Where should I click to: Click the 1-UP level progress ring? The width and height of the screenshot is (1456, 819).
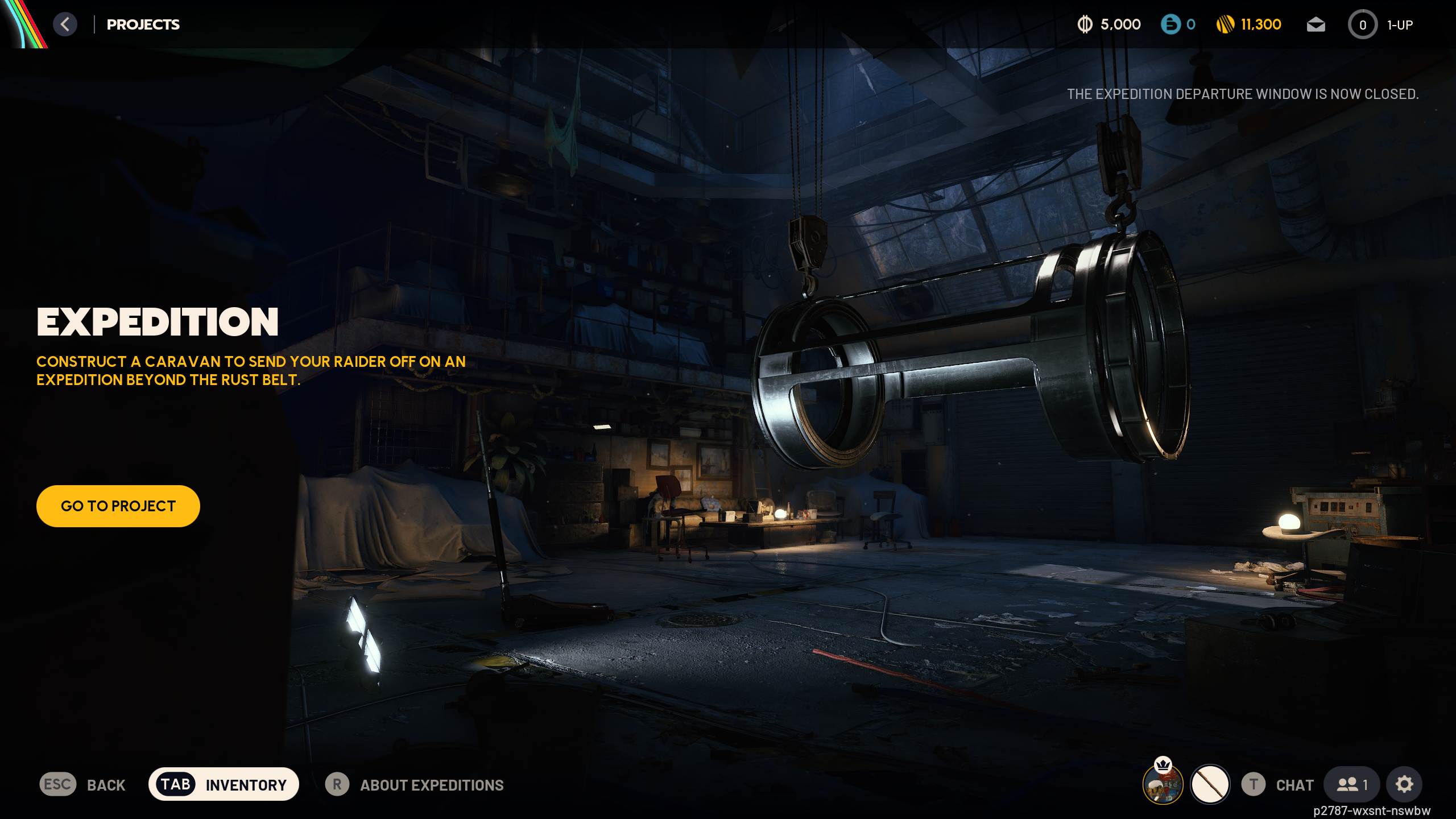1363,24
